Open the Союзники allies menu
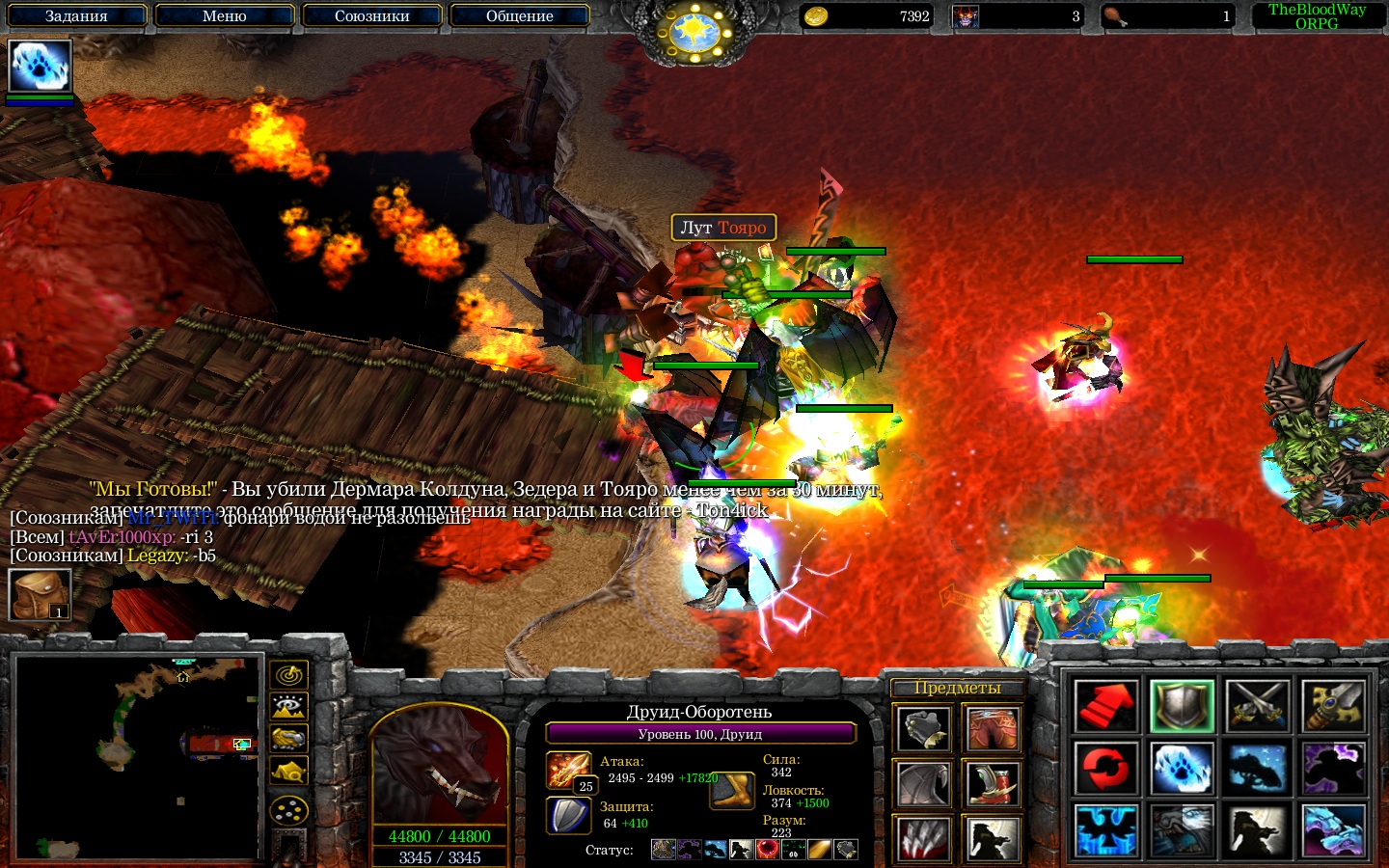Viewport: 1389px width, 868px height. click(x=372, y=15)
